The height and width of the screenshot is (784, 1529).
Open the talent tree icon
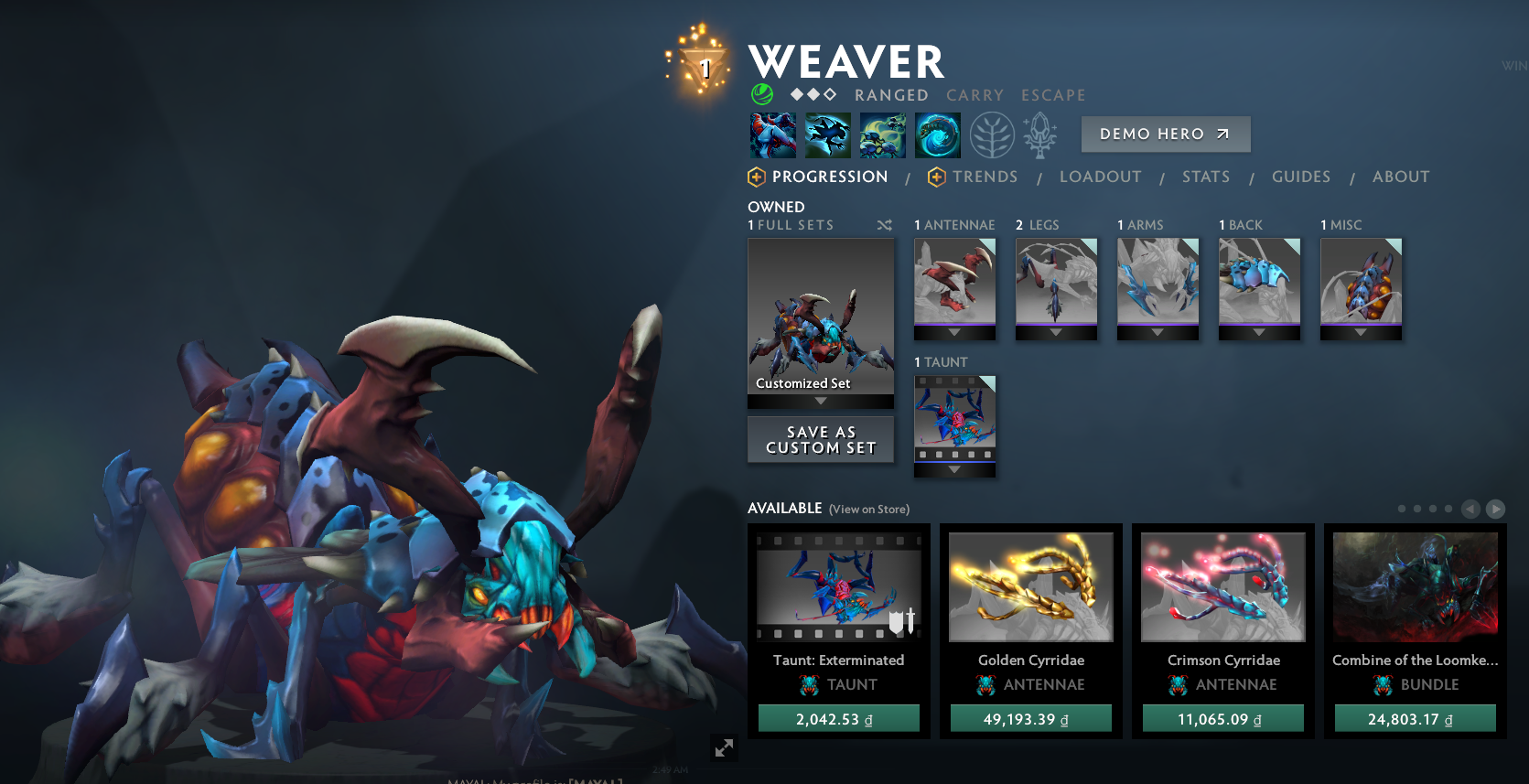993,134
